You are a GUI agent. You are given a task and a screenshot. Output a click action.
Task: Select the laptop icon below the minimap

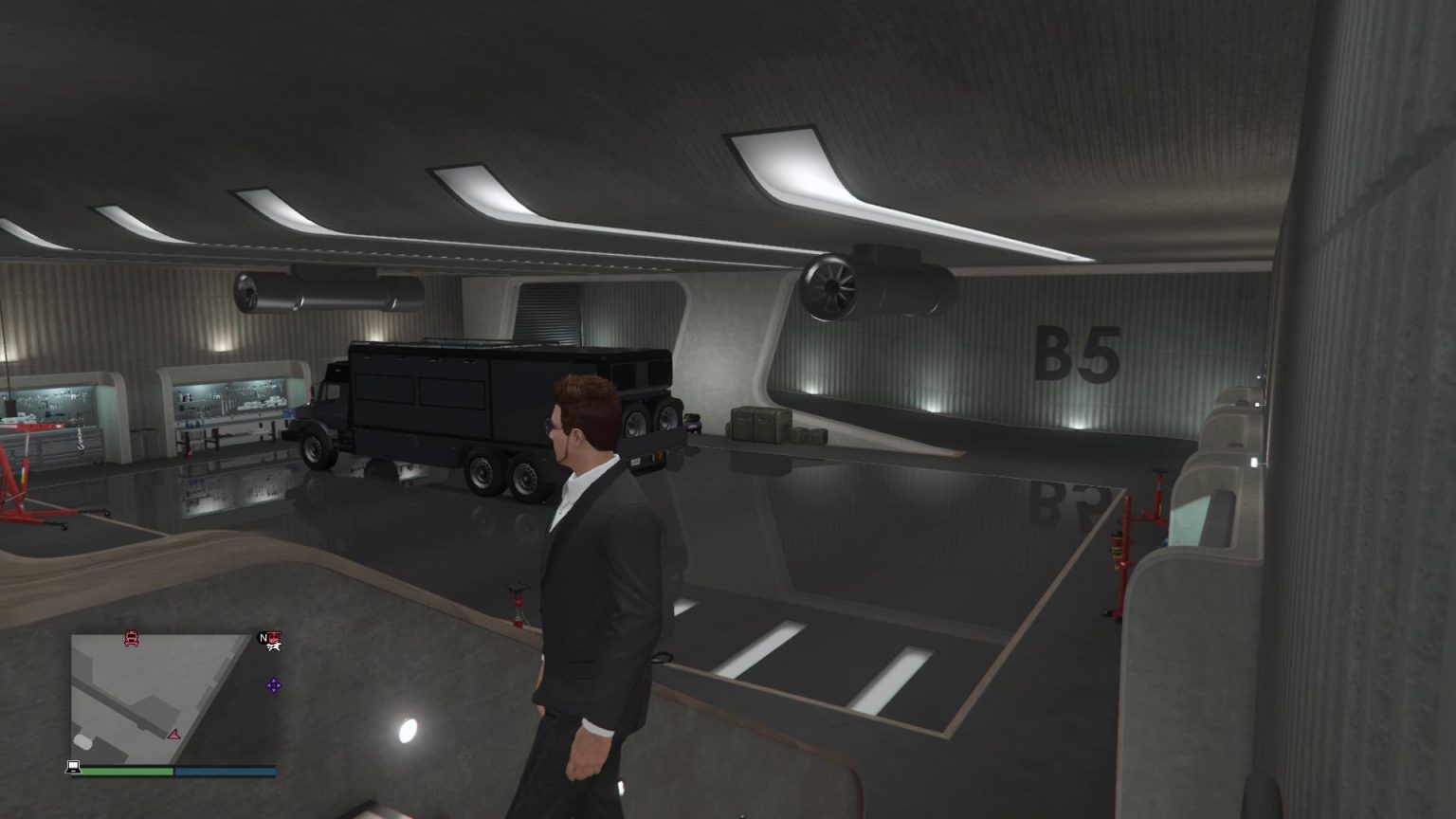click(x=73, y=768)
